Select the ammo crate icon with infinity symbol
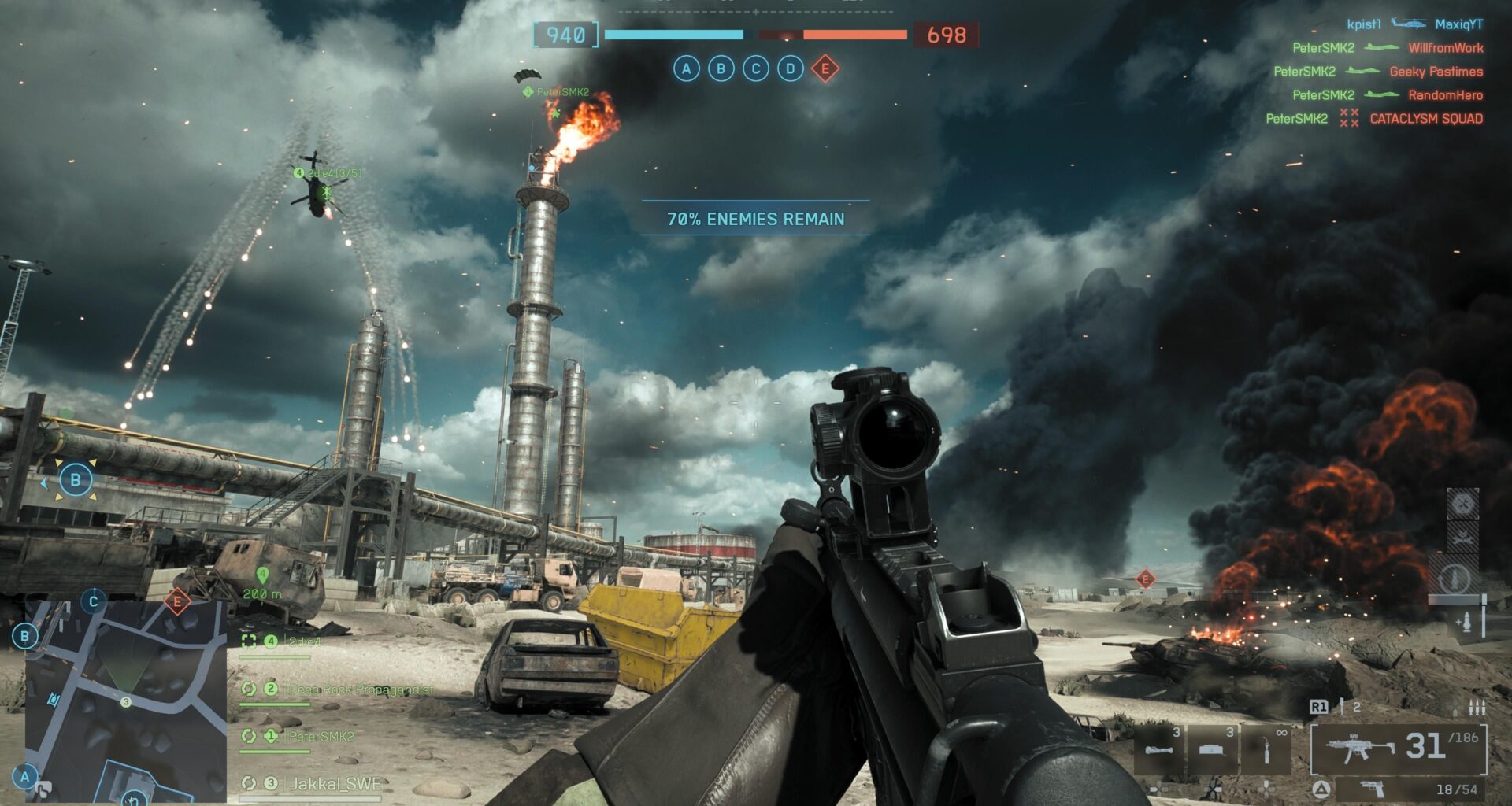Viewport: 1512px width, 806px height. pyautogui.click(x=1266, y=749)
